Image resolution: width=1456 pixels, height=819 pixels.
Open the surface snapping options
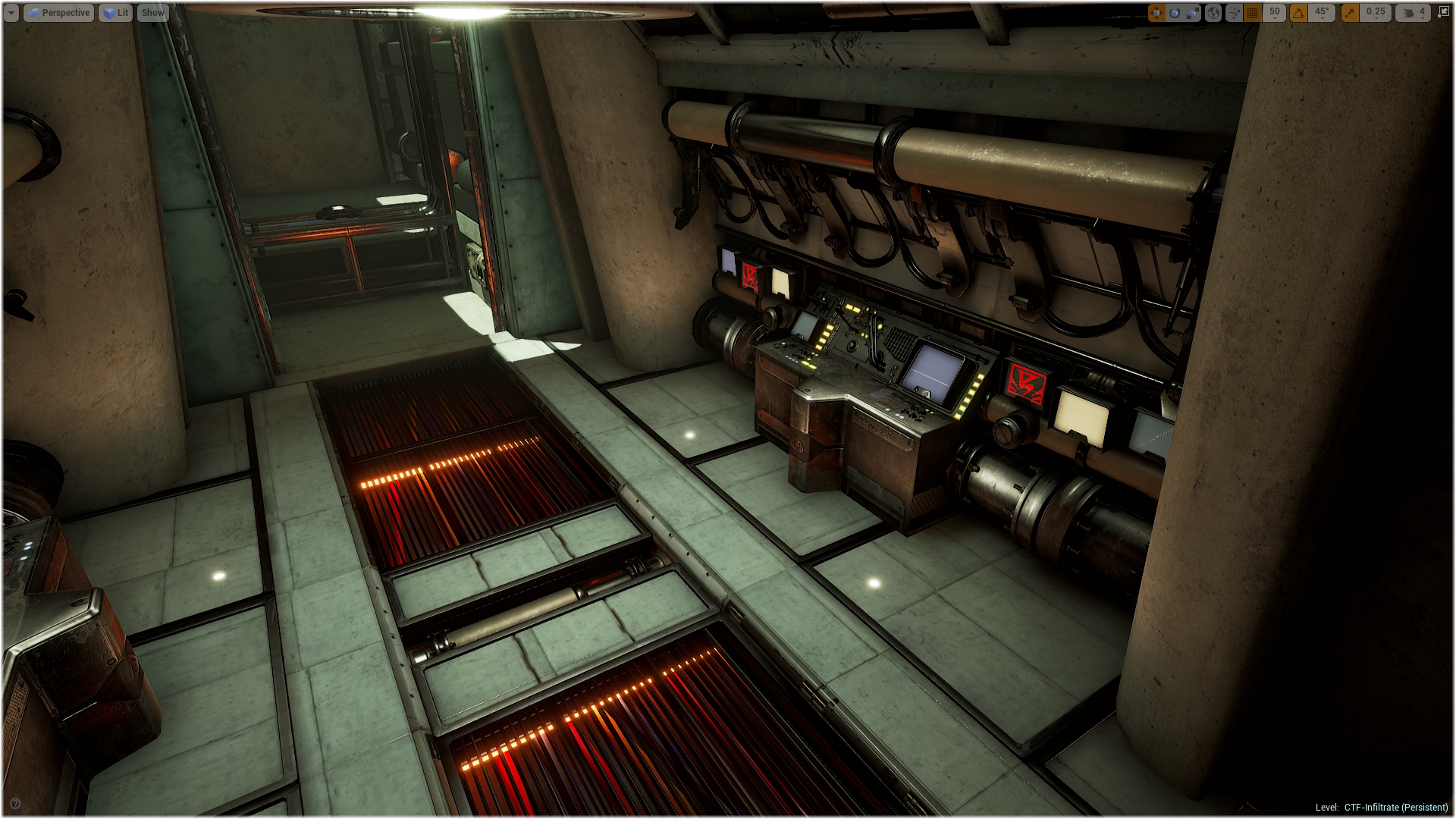pos(1234,13)
